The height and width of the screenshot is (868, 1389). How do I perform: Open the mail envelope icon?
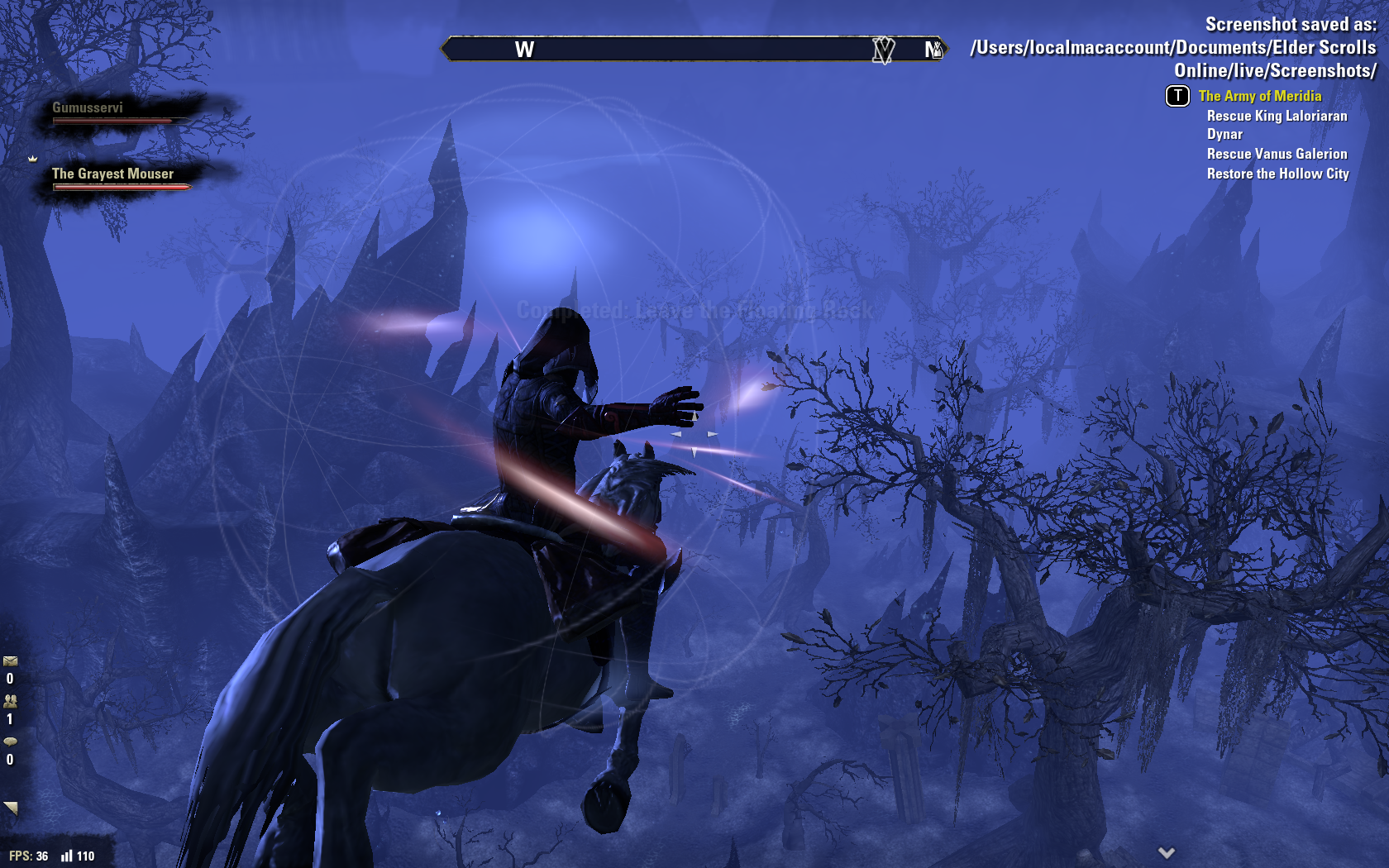(10, 661)
